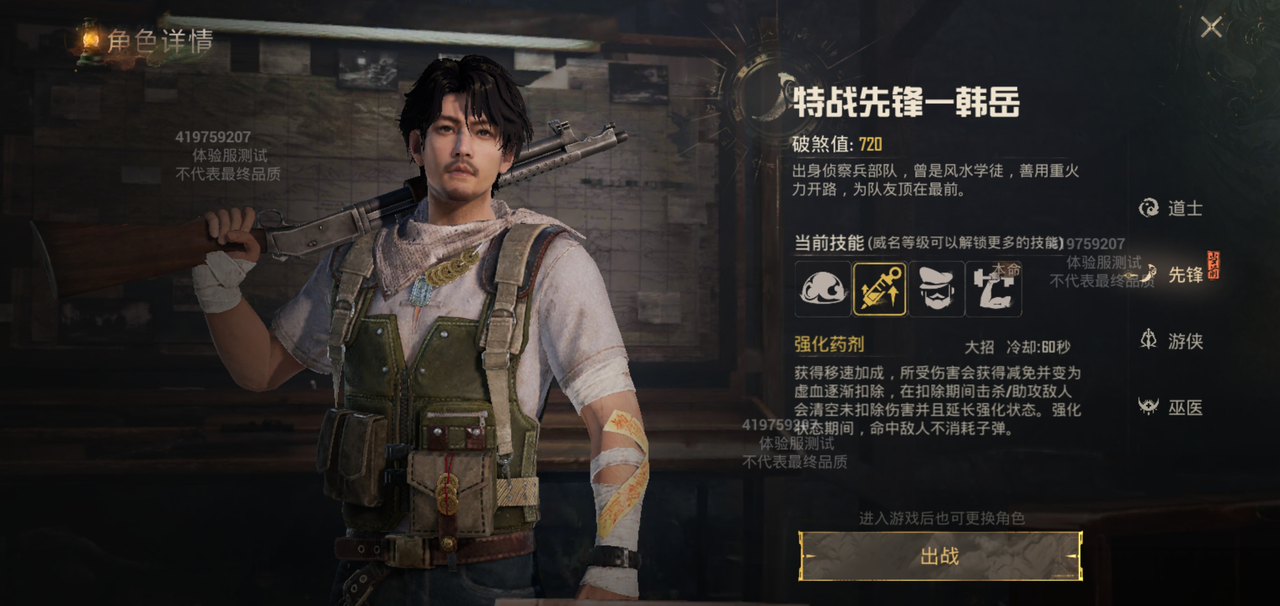Show the bearded officer skill details
The height and width of the screenshot is (606, 1280).
tap(937, 289)
